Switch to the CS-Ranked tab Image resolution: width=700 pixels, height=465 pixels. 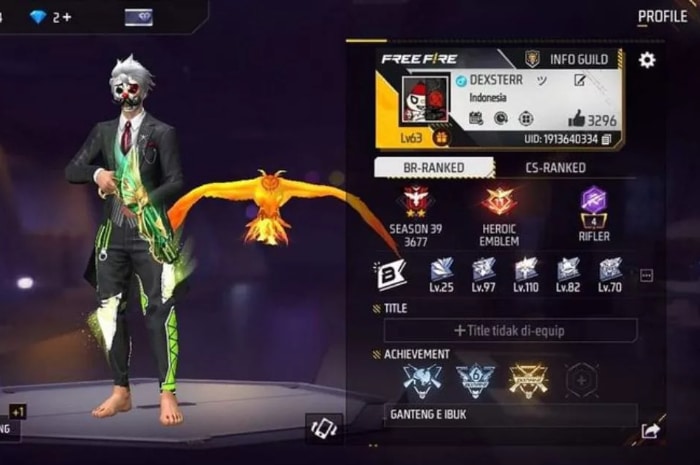tap(555, 168)
